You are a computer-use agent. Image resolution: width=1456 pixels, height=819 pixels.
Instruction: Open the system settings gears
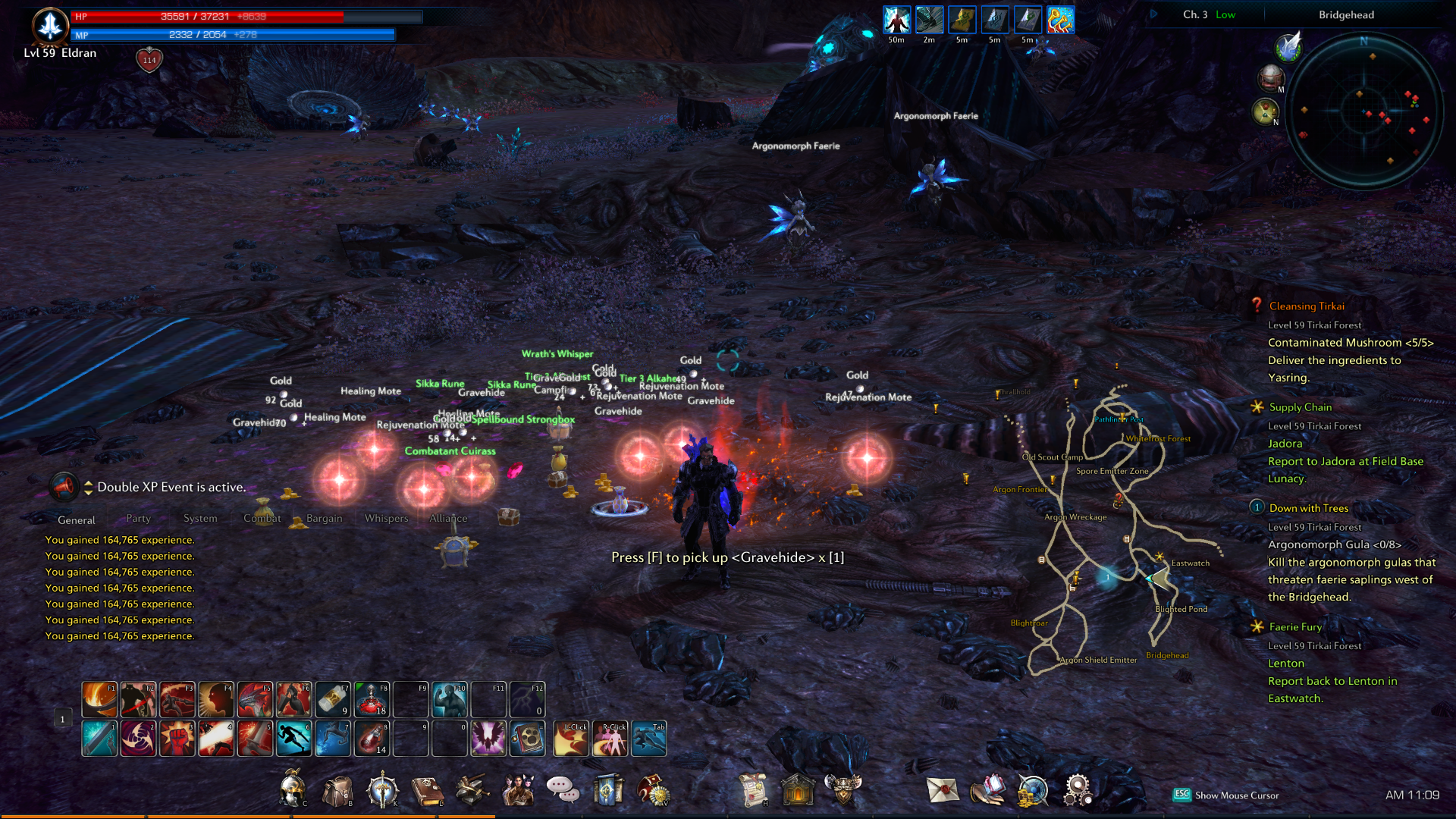click(1078, 790)
